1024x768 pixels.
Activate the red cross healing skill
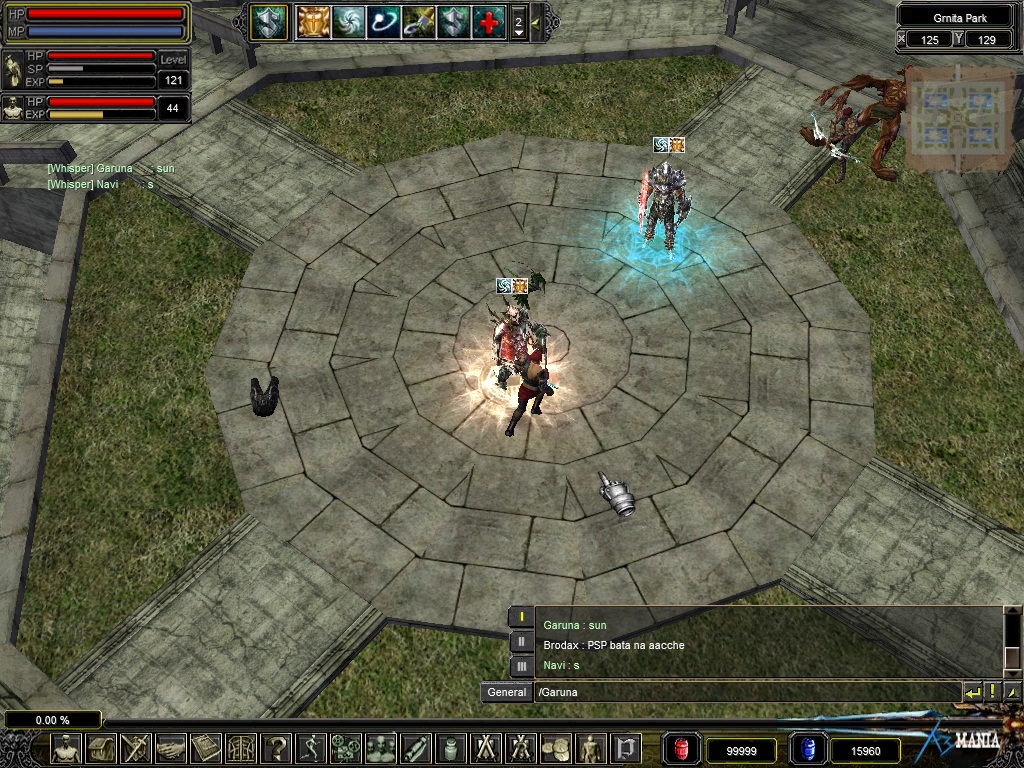(489, 22)
